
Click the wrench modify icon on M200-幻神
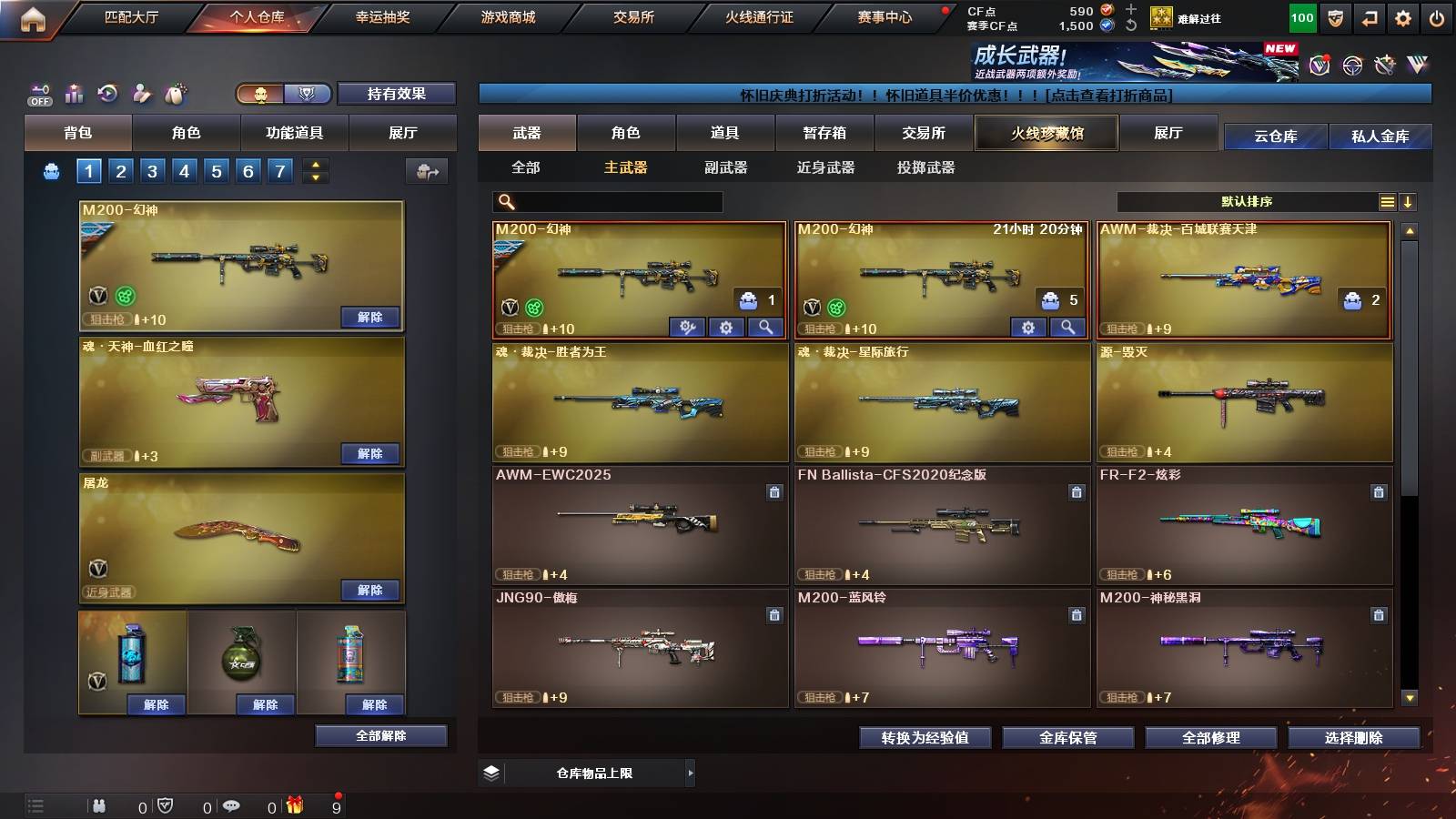click(x=687, y=328)
